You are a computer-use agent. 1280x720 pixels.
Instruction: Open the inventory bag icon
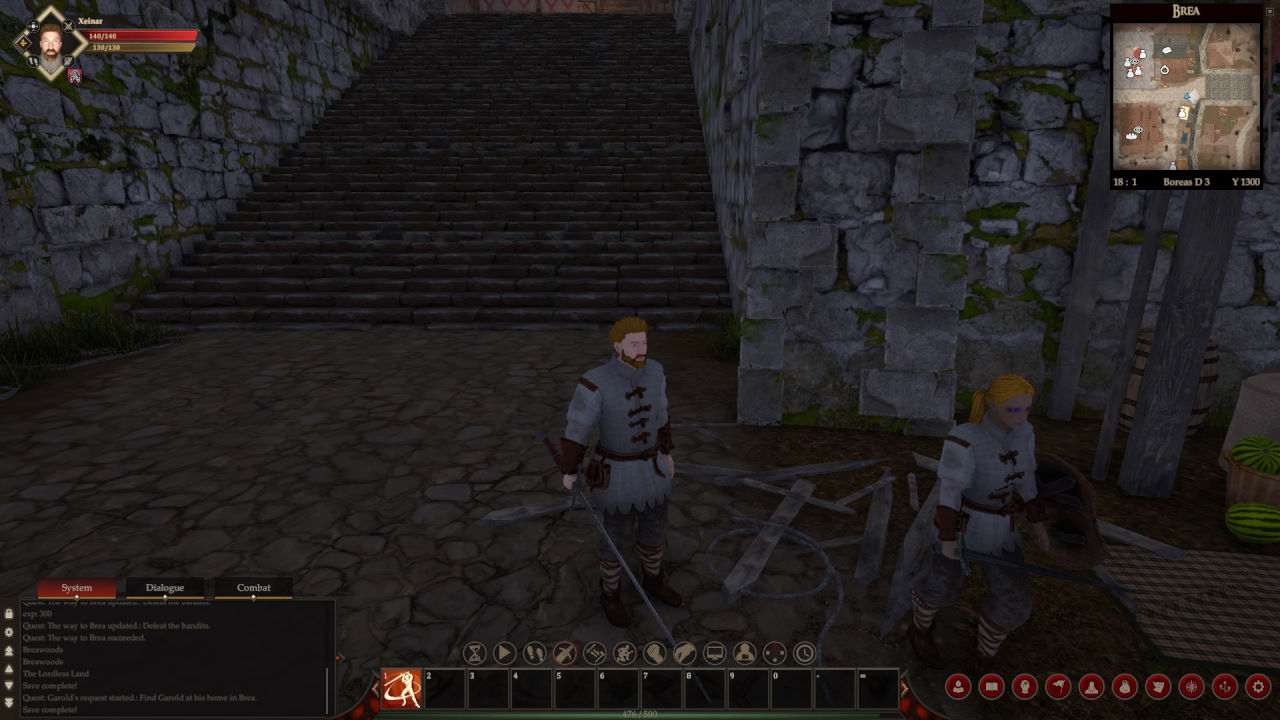[1125, 687]
